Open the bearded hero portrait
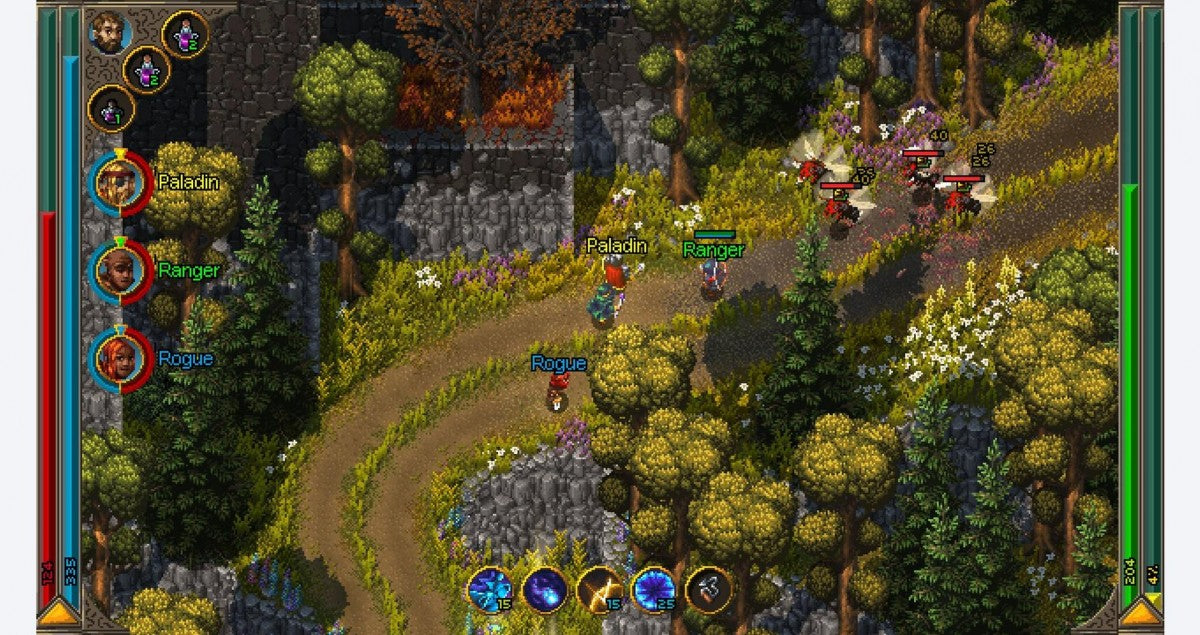Viewport: 1200px width, 635px height. point(109,32)
